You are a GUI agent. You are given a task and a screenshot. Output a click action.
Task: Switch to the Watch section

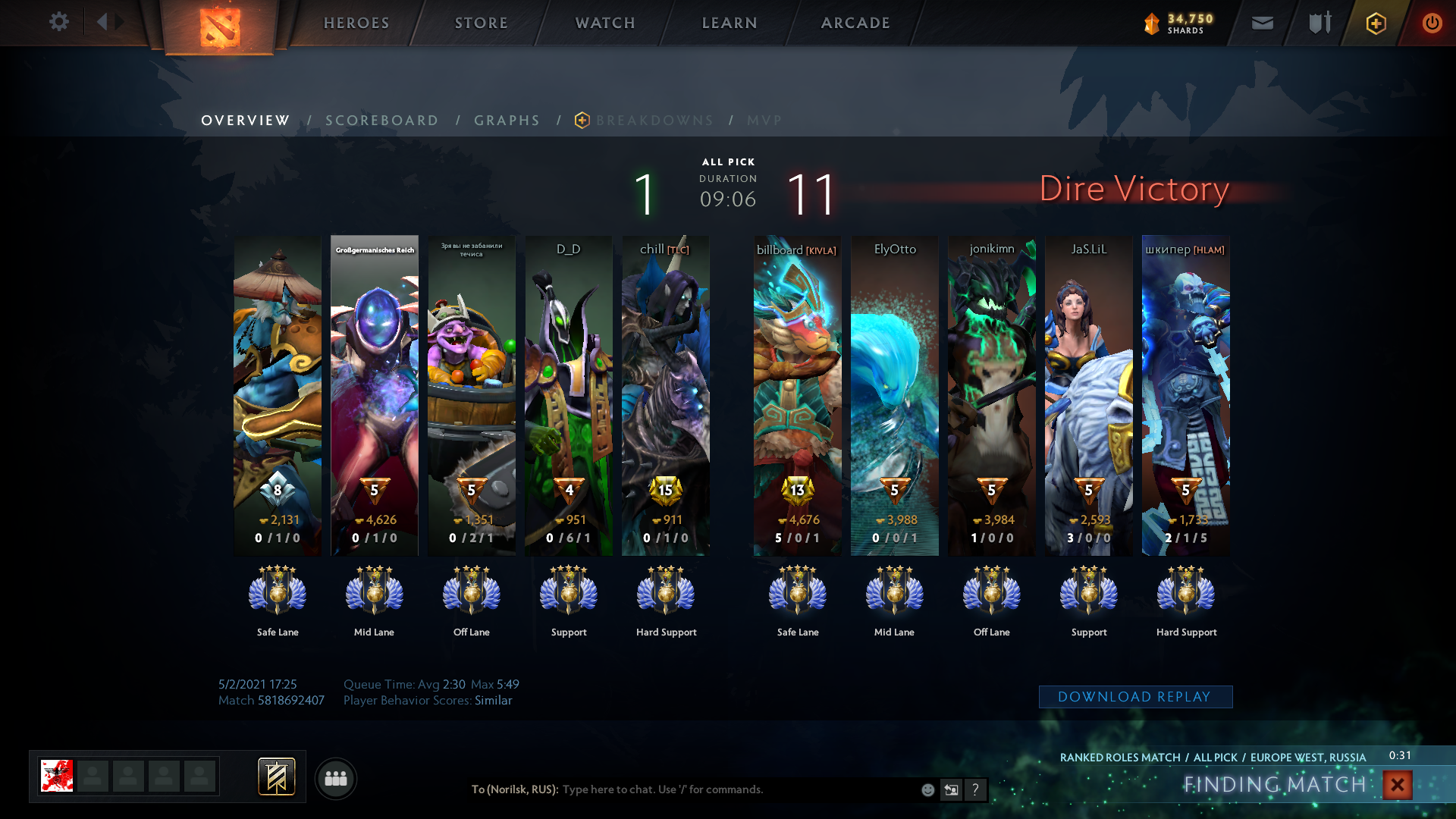point(605,23)
